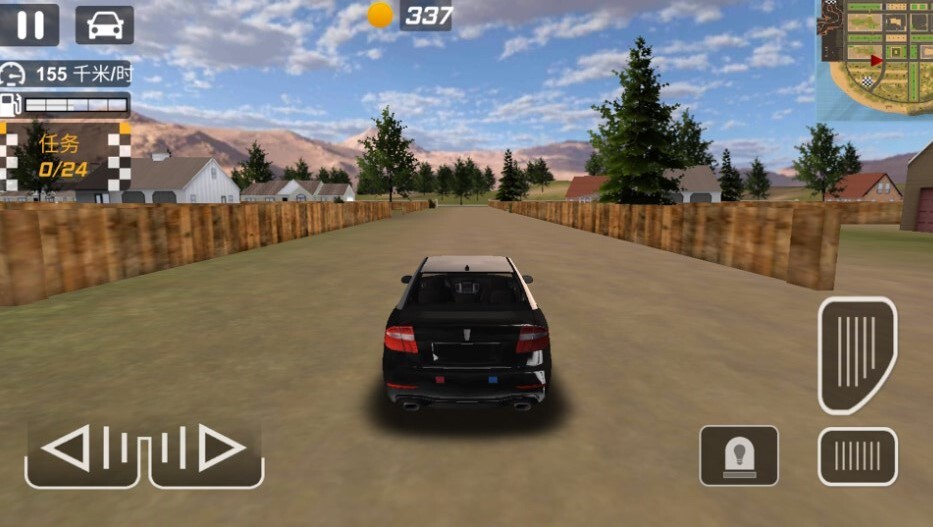Screen dimensions: 933x527
Task: Tap the car icon button
Action: pos(104,25)
